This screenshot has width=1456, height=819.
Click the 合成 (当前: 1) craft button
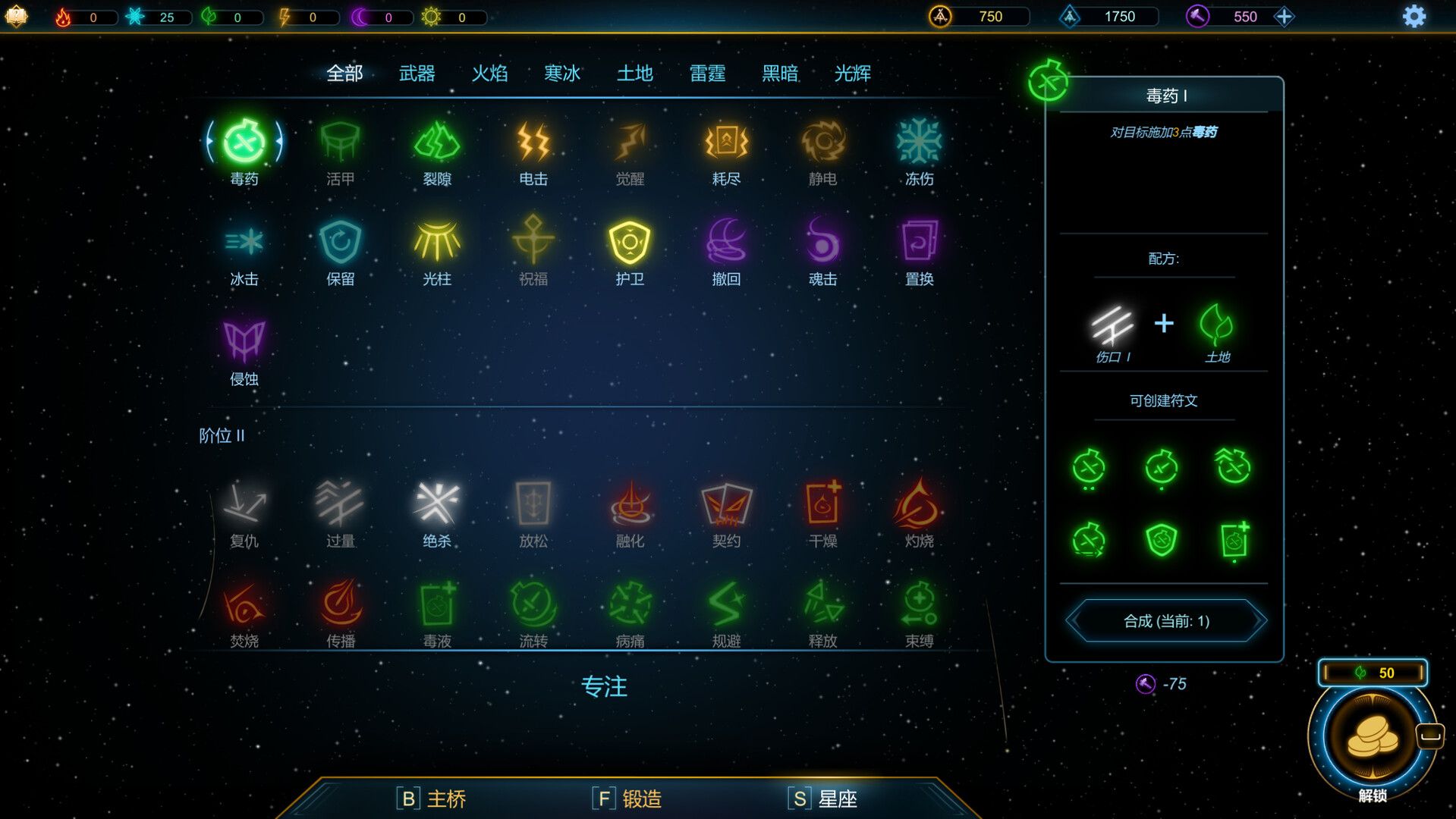point(1165,620)
